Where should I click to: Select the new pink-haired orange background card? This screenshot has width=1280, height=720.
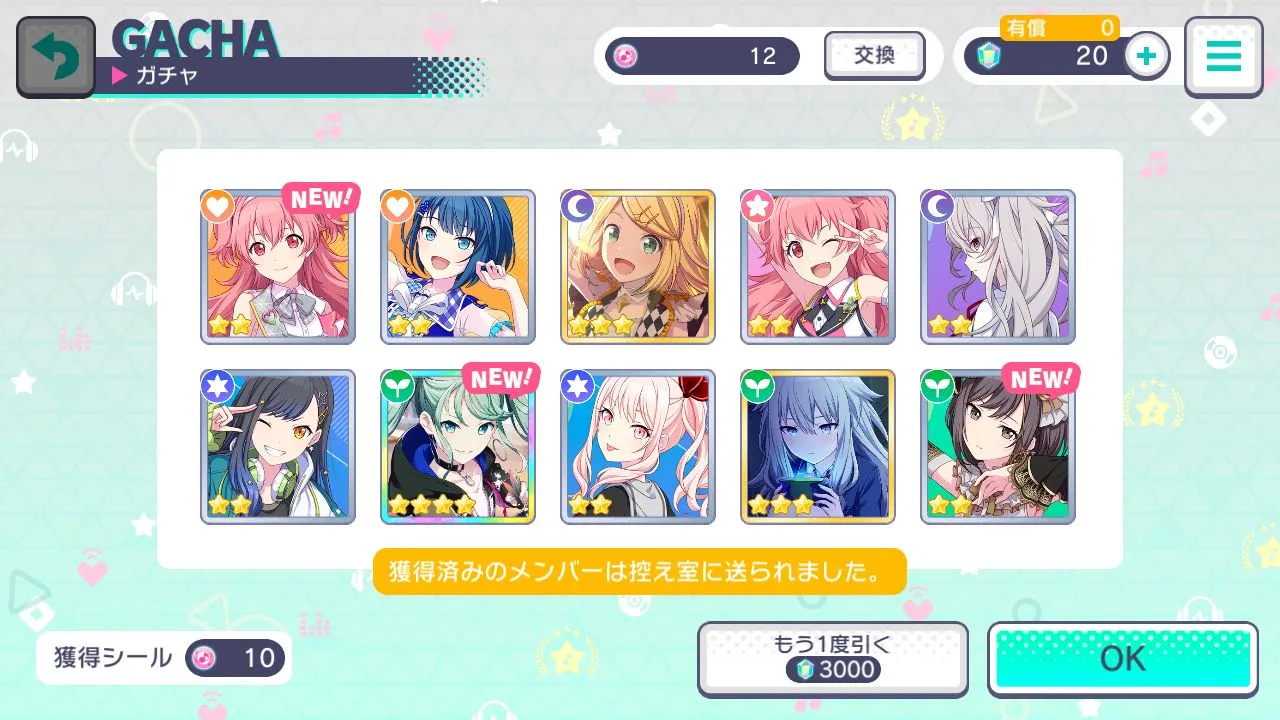(x=278, y=267)
